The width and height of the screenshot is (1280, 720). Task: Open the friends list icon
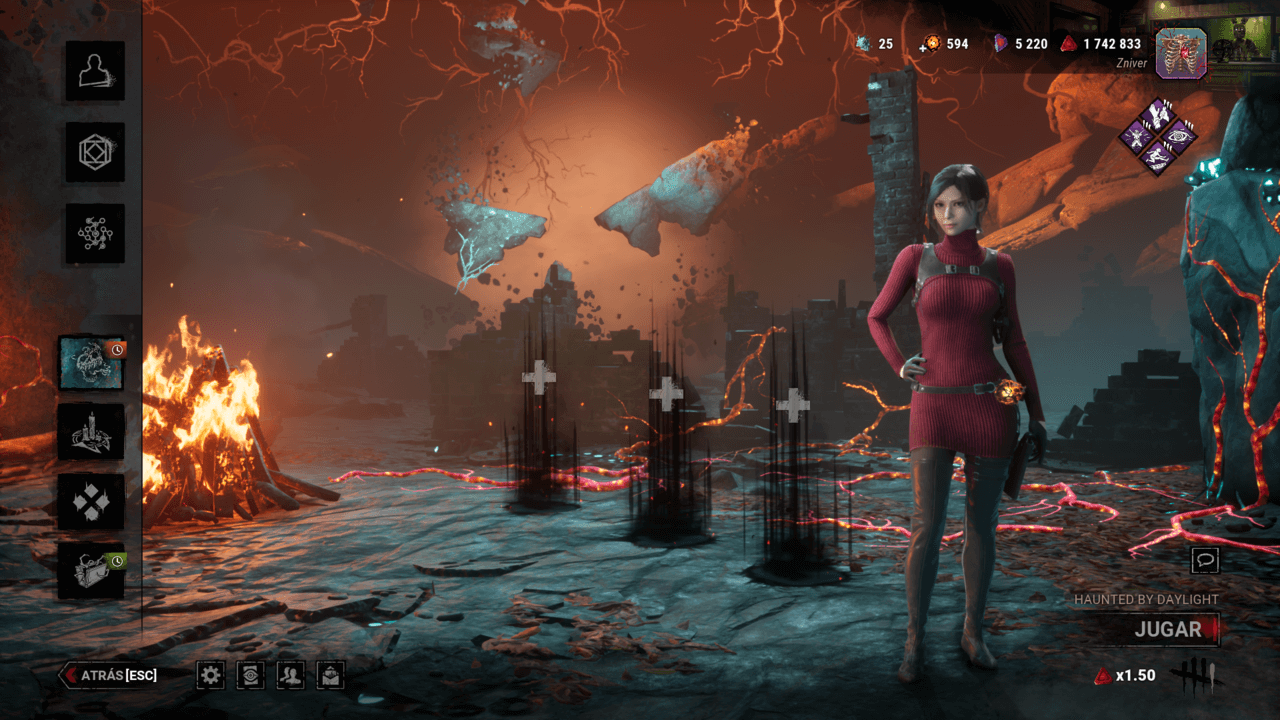coord(291,676)
